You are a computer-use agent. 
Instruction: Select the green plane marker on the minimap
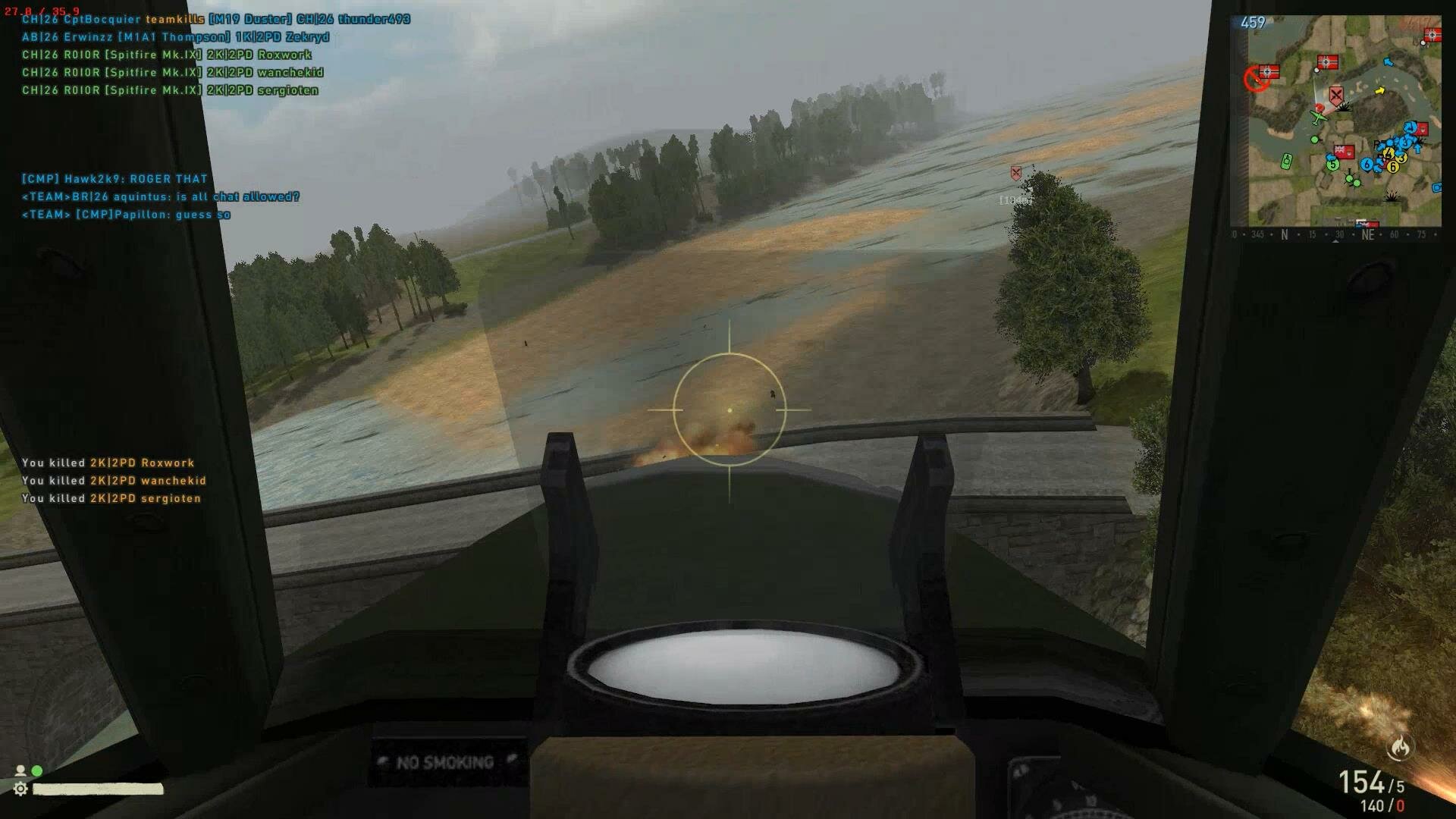tap(1319, 119)
